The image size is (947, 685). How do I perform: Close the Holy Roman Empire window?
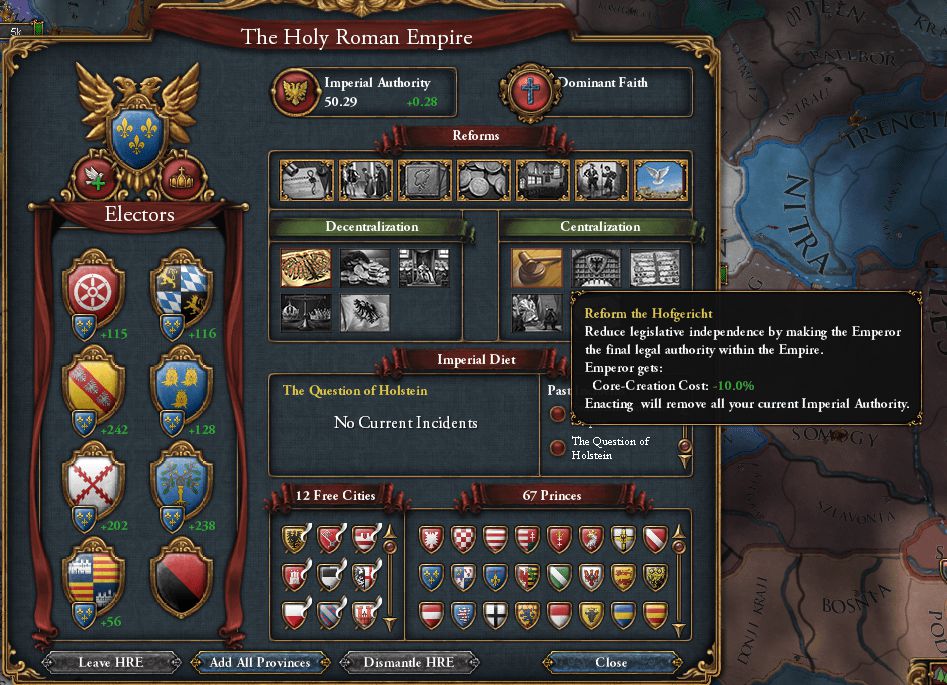[611, 662]
